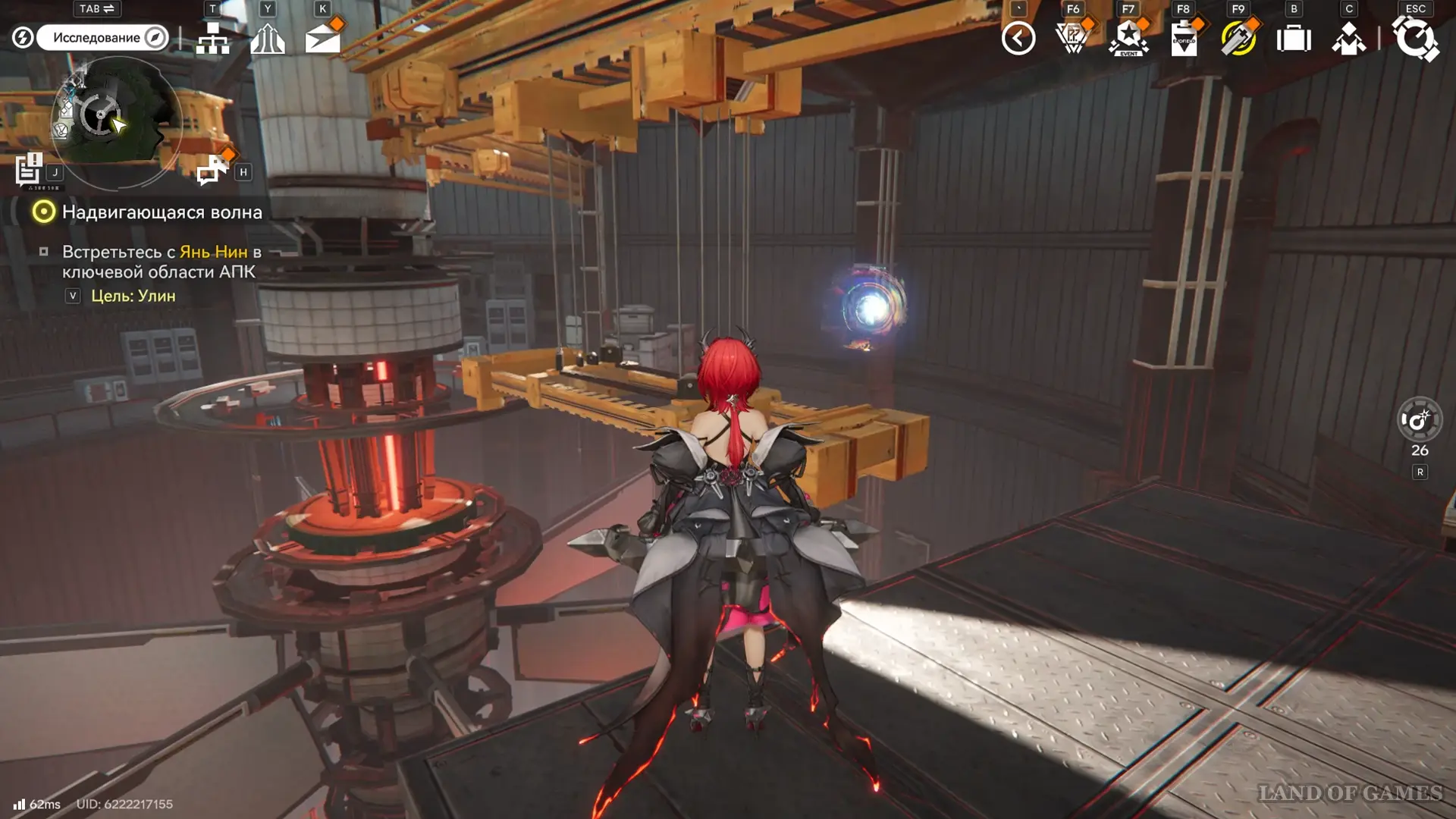Open the character operators icon

click(x=1348, y=38)
